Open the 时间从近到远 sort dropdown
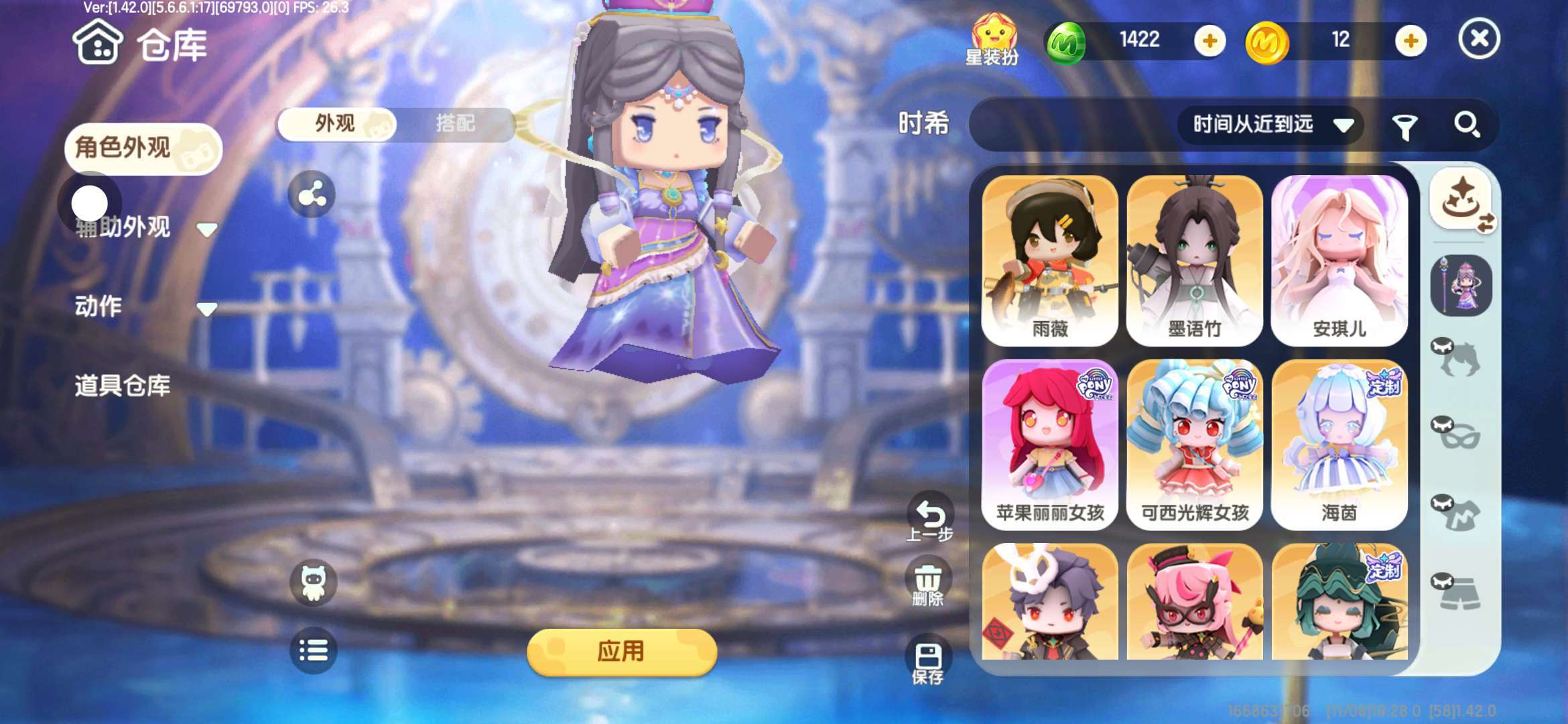1568x724 pixels. click(1270, 125)
